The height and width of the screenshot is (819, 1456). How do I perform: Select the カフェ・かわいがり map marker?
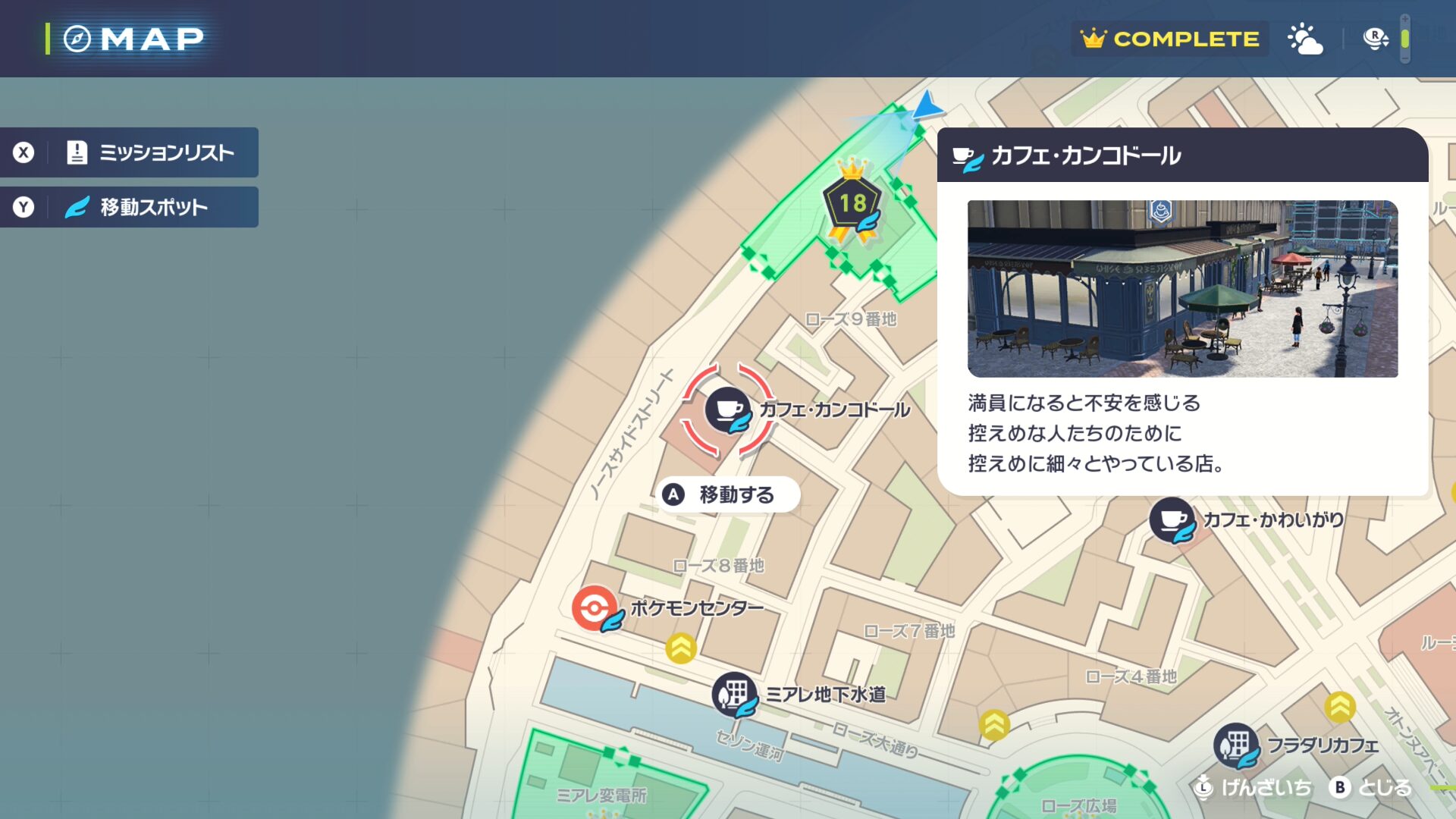click(x=1172, y=519)
